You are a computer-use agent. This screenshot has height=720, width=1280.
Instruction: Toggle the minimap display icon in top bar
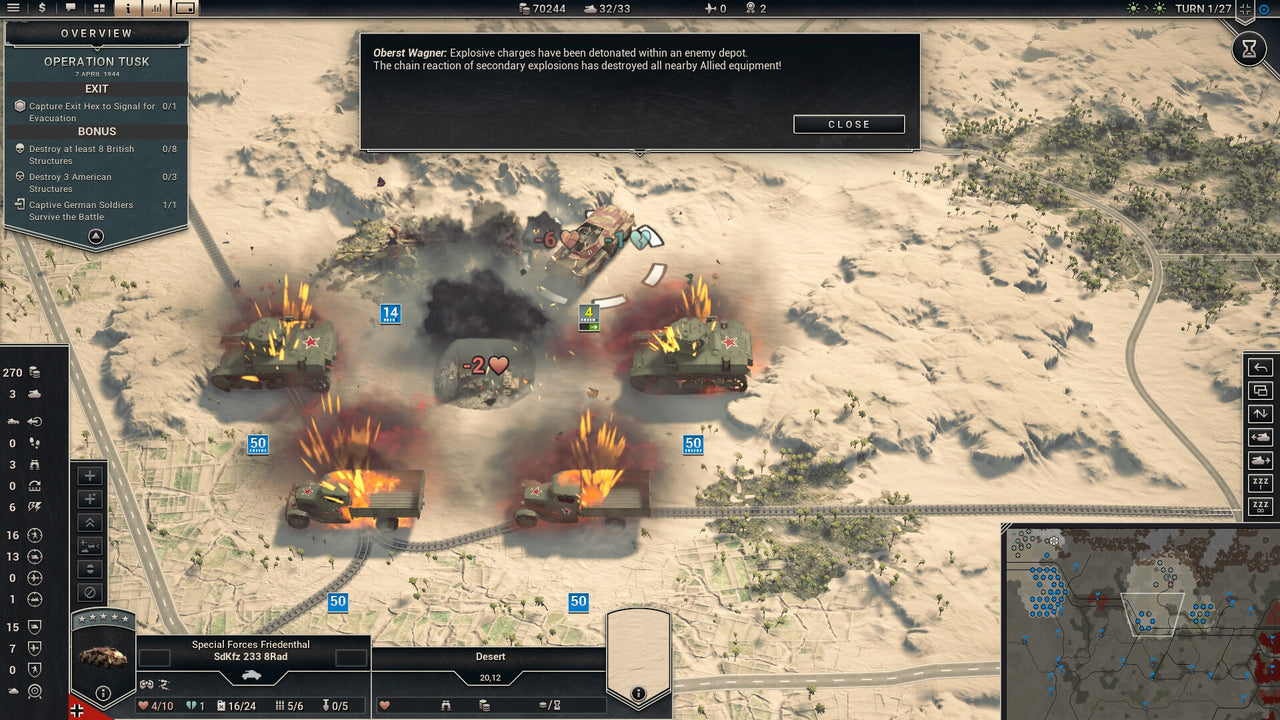click(x=185, y=8)
